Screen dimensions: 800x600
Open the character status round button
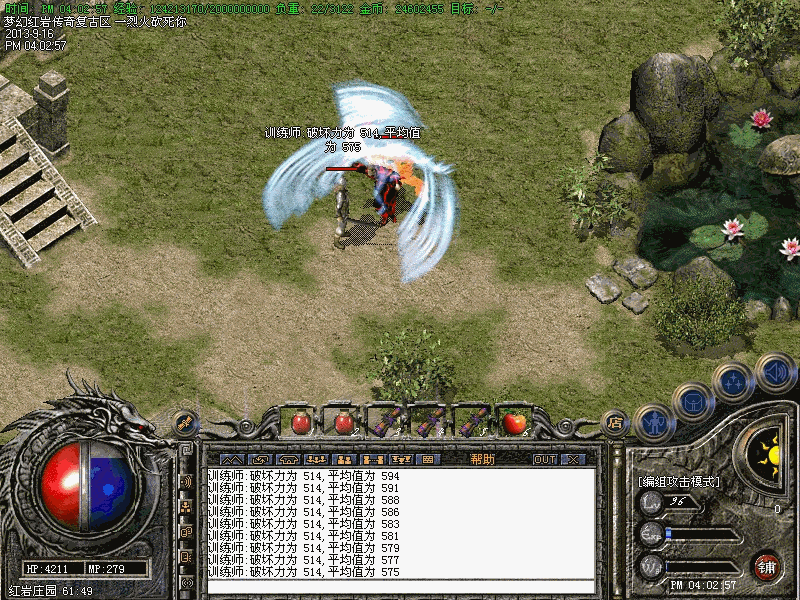(x=655, y=423)
